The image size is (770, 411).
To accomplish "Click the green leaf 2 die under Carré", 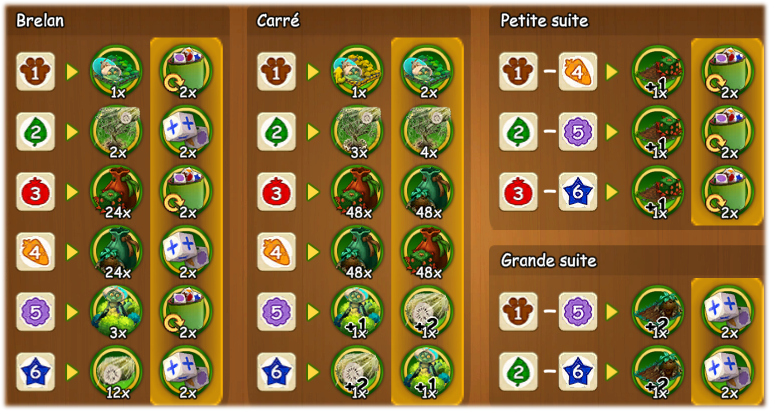I will [276, 131].
